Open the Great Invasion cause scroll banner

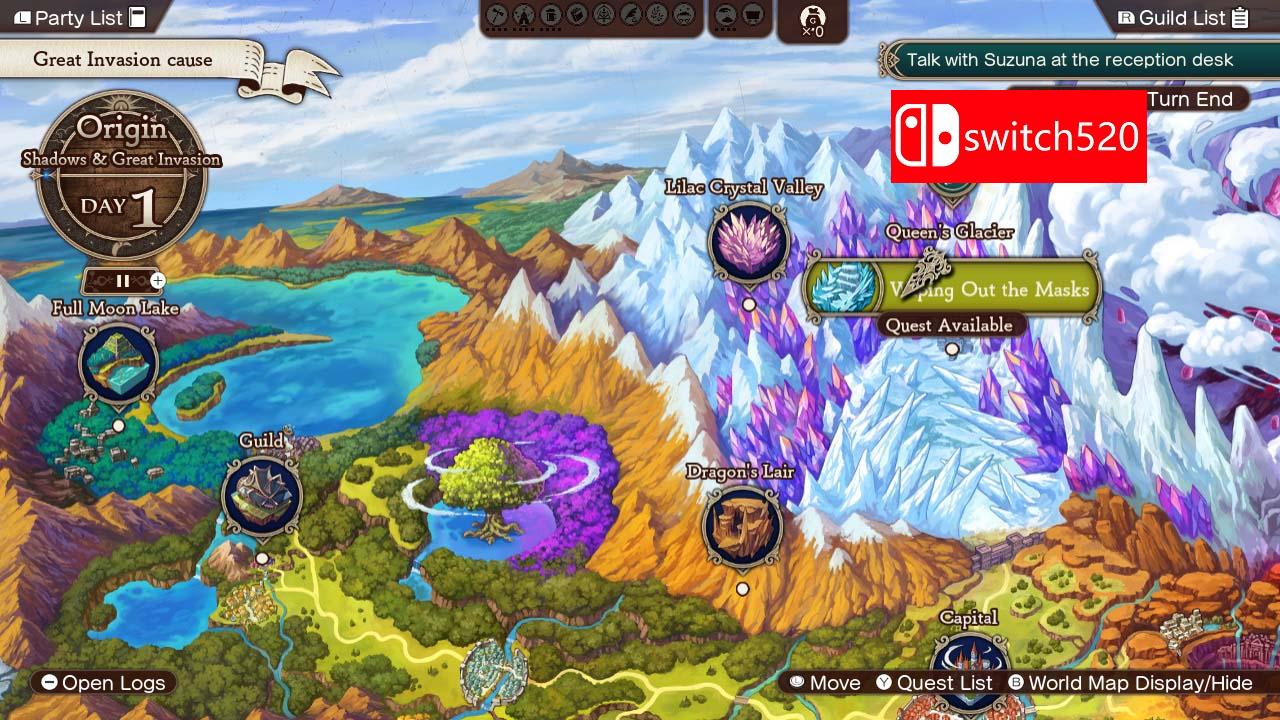tap(122, 60)
